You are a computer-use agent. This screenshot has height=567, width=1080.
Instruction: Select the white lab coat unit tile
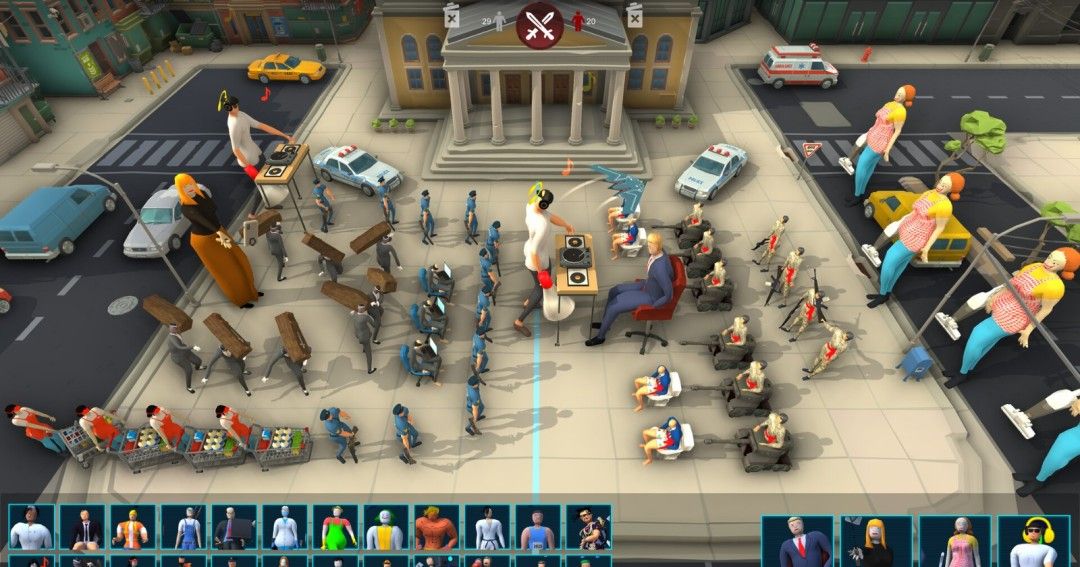(284, 528)
